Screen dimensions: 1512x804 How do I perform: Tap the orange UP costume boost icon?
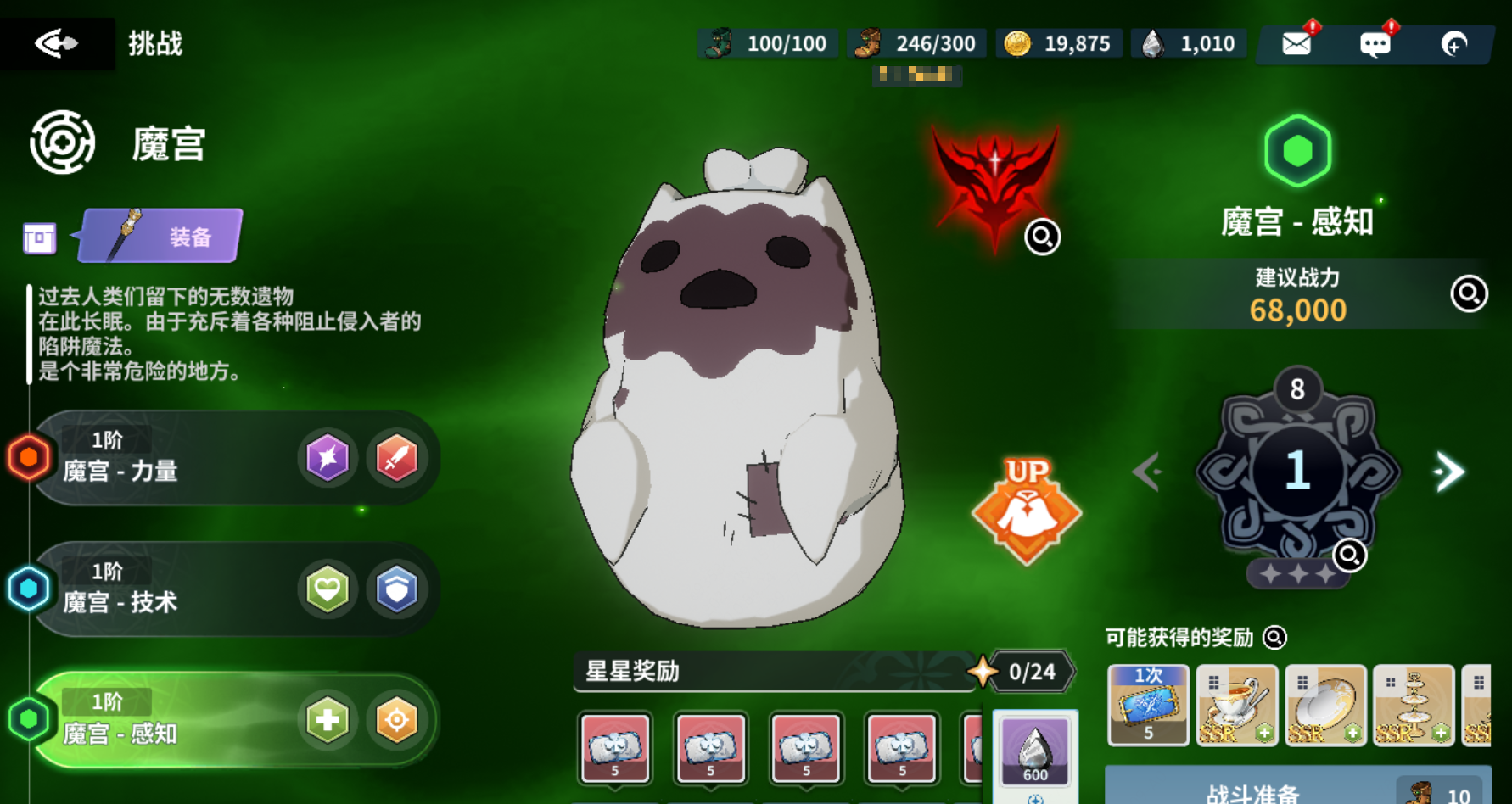coord(1026,513)
